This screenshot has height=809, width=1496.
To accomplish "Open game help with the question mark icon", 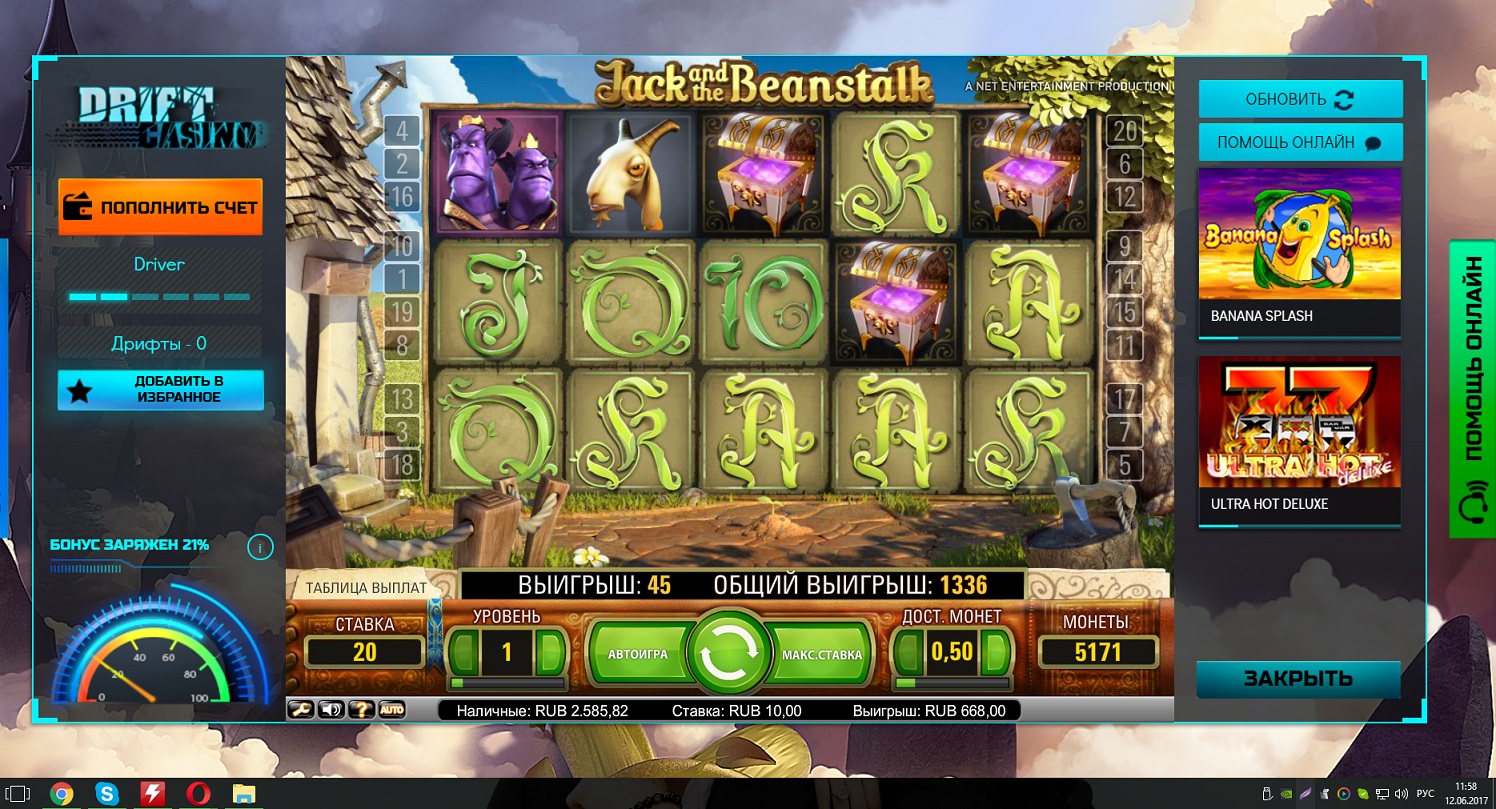I will point(361,710).
